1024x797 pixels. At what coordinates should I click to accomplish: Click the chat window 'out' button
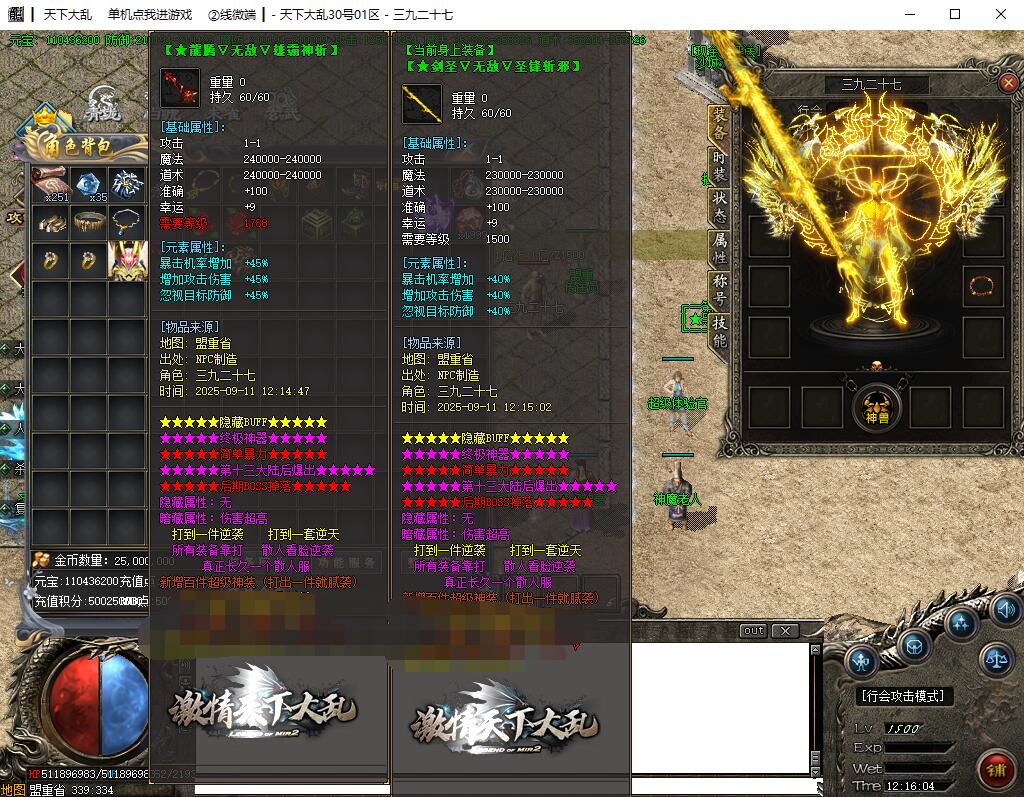754,631
